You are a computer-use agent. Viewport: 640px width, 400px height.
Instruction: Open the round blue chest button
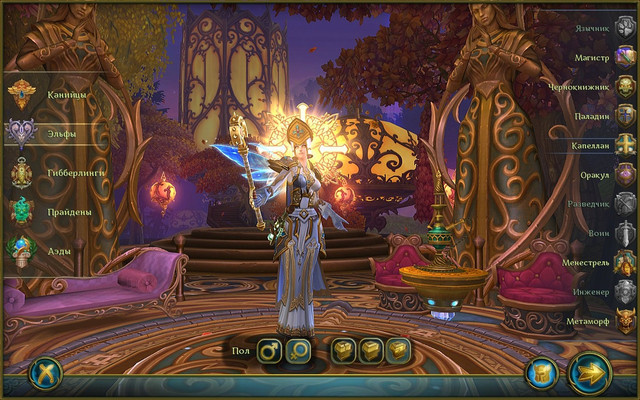[541, 373]
